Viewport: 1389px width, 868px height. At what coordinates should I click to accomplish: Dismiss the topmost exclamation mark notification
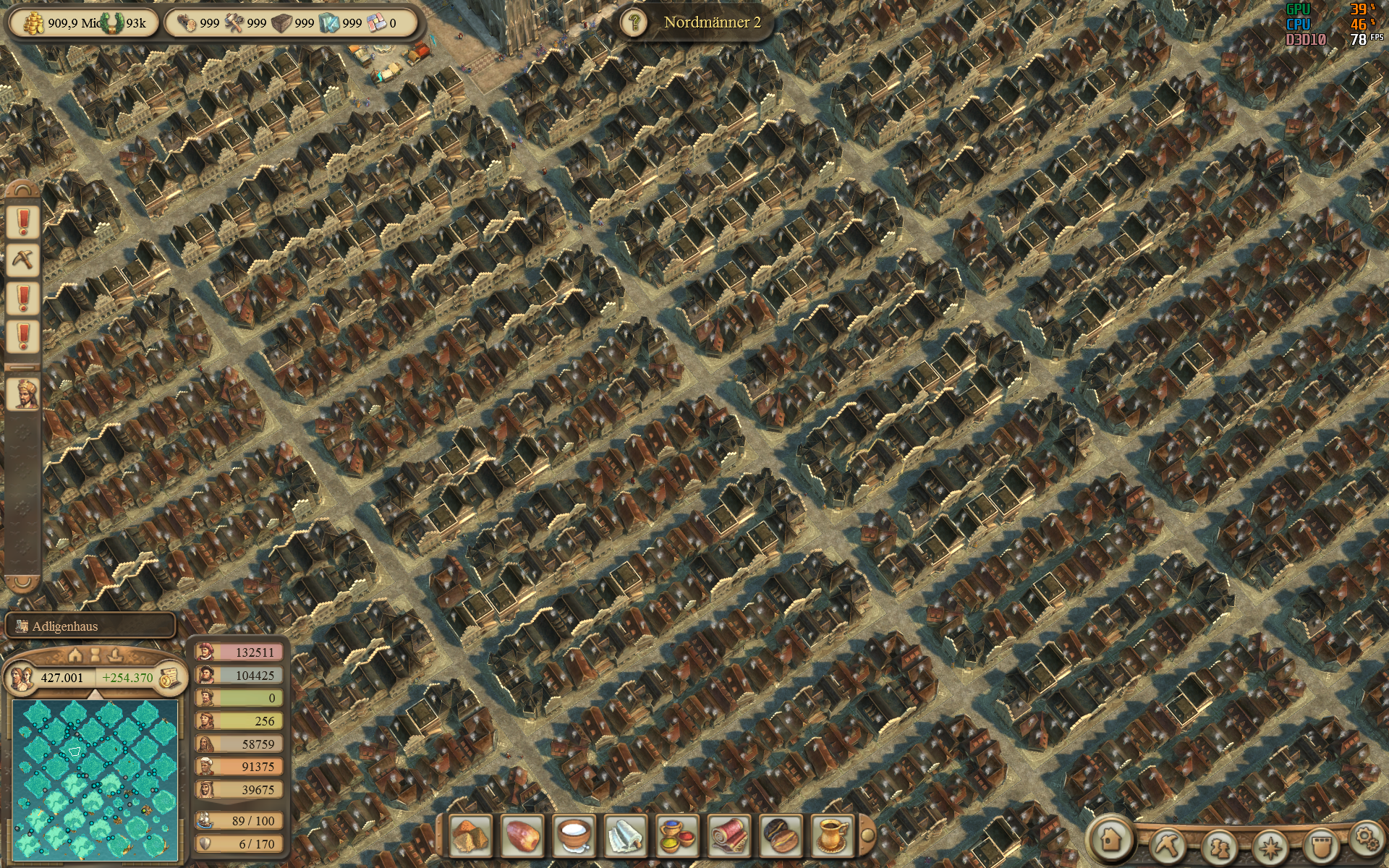(21, 221)
